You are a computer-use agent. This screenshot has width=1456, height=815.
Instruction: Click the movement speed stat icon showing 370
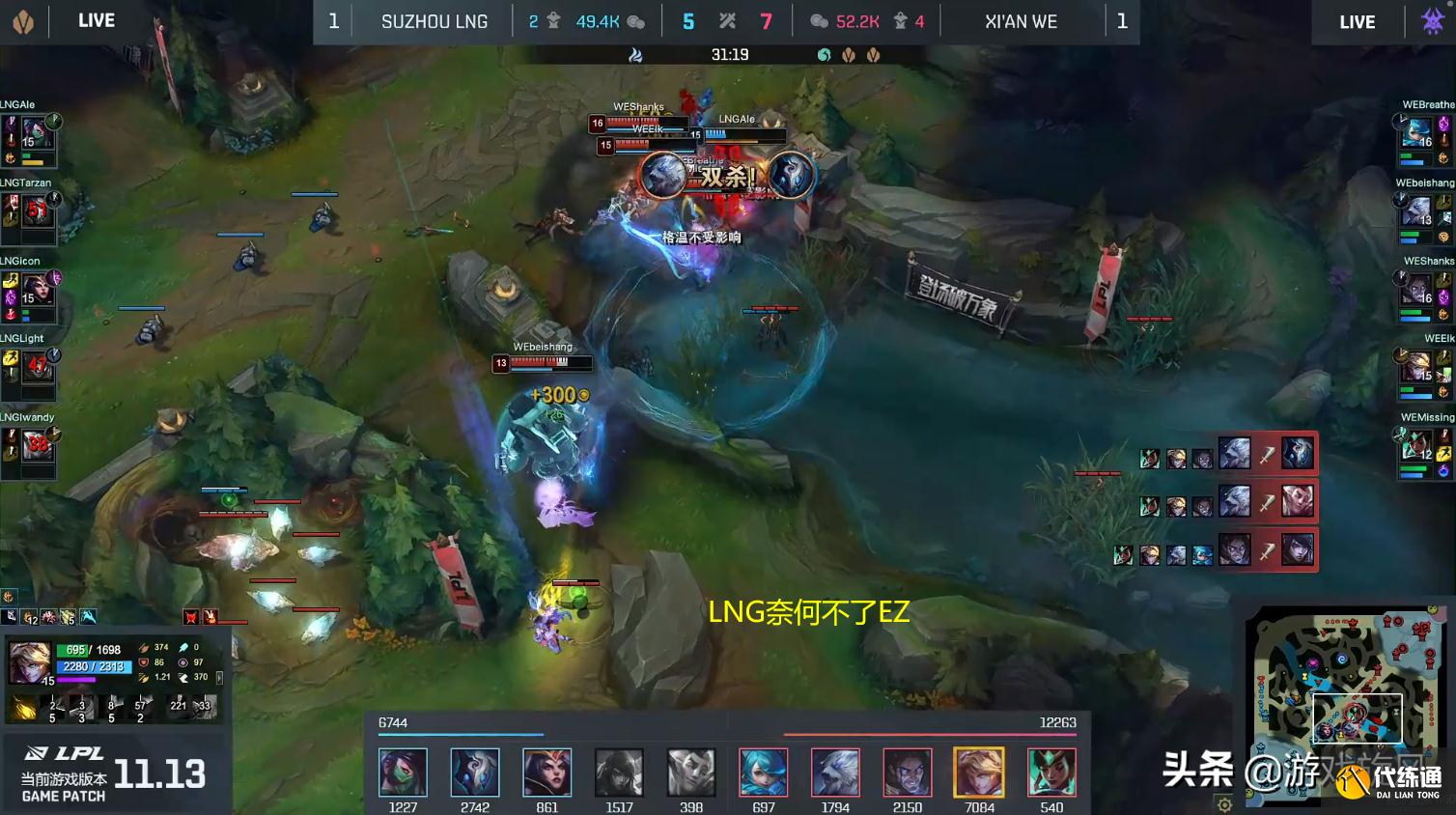pos(183,678)
